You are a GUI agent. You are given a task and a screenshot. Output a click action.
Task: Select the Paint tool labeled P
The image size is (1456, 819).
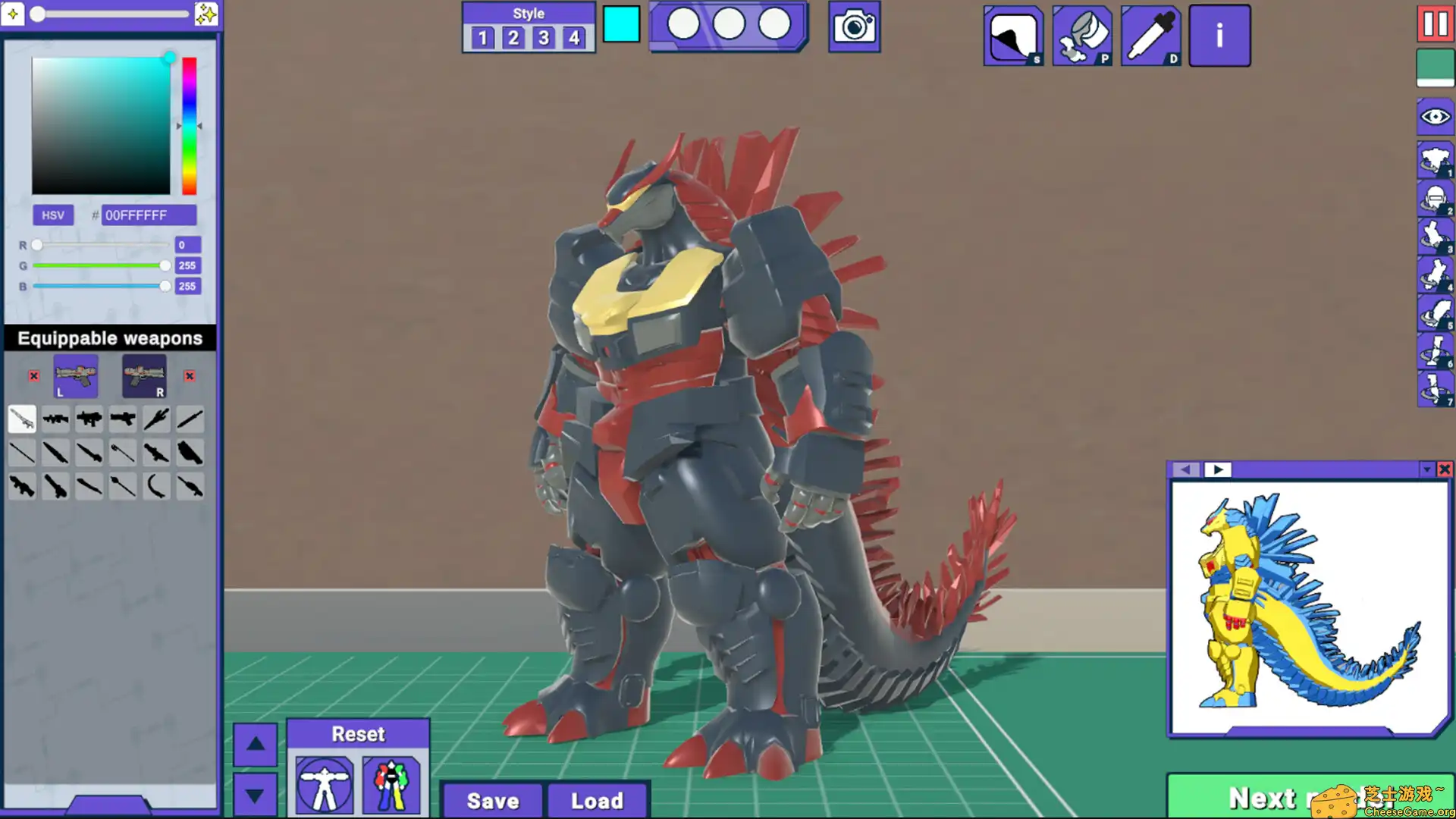coord(1082,34)
